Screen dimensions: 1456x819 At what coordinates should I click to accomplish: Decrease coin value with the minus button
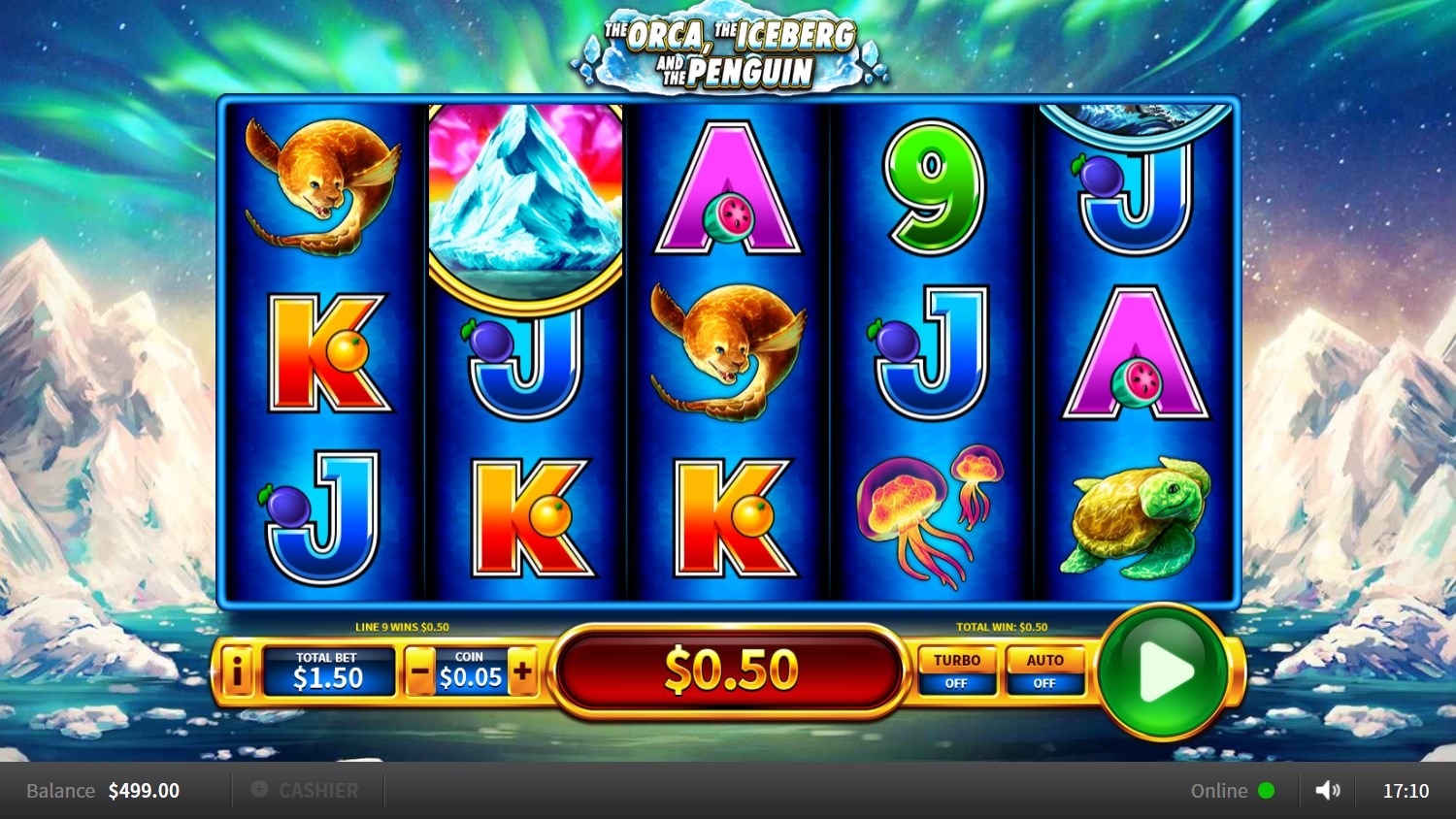tap(419, 672)
